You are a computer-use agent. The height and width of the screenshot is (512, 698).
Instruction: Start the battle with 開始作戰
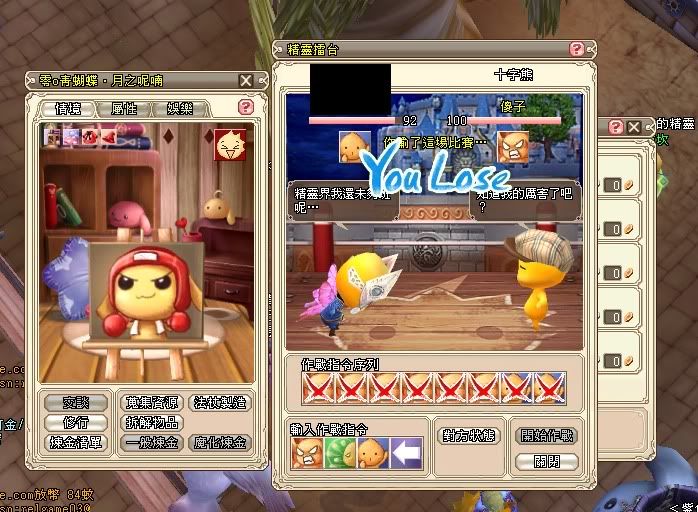coord(548,436)
